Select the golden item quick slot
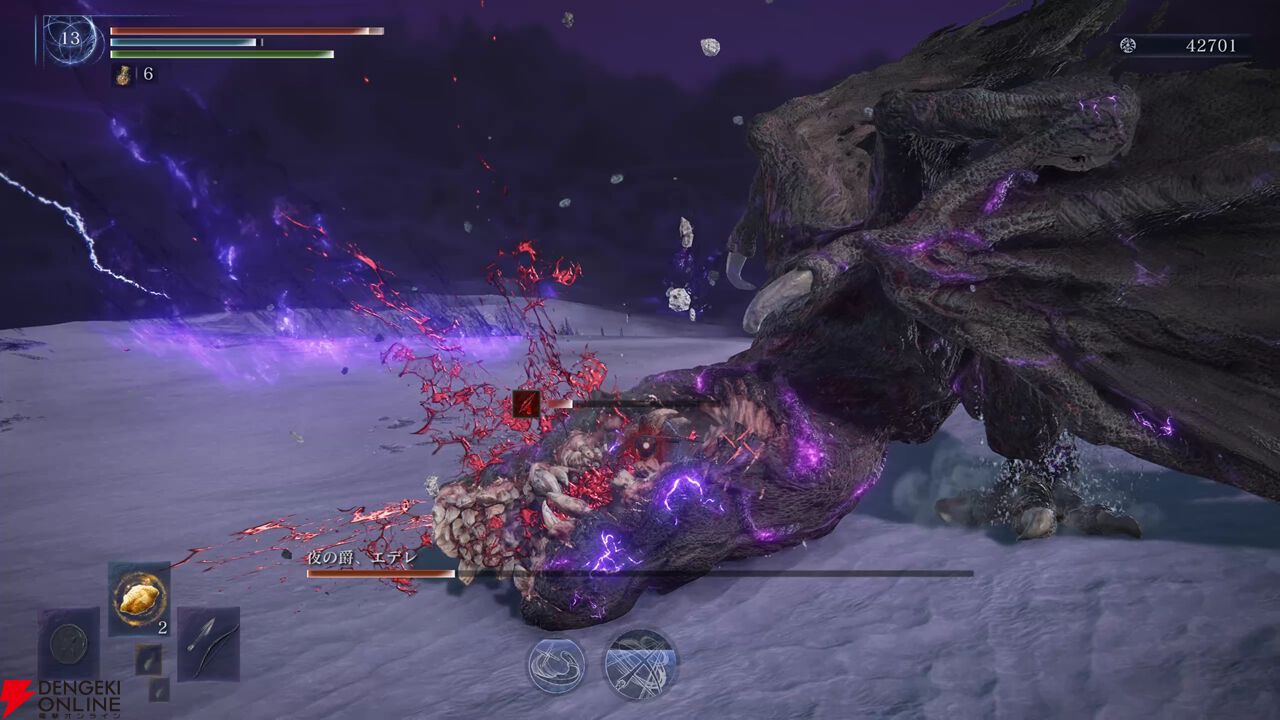 (x=138, y=598)
